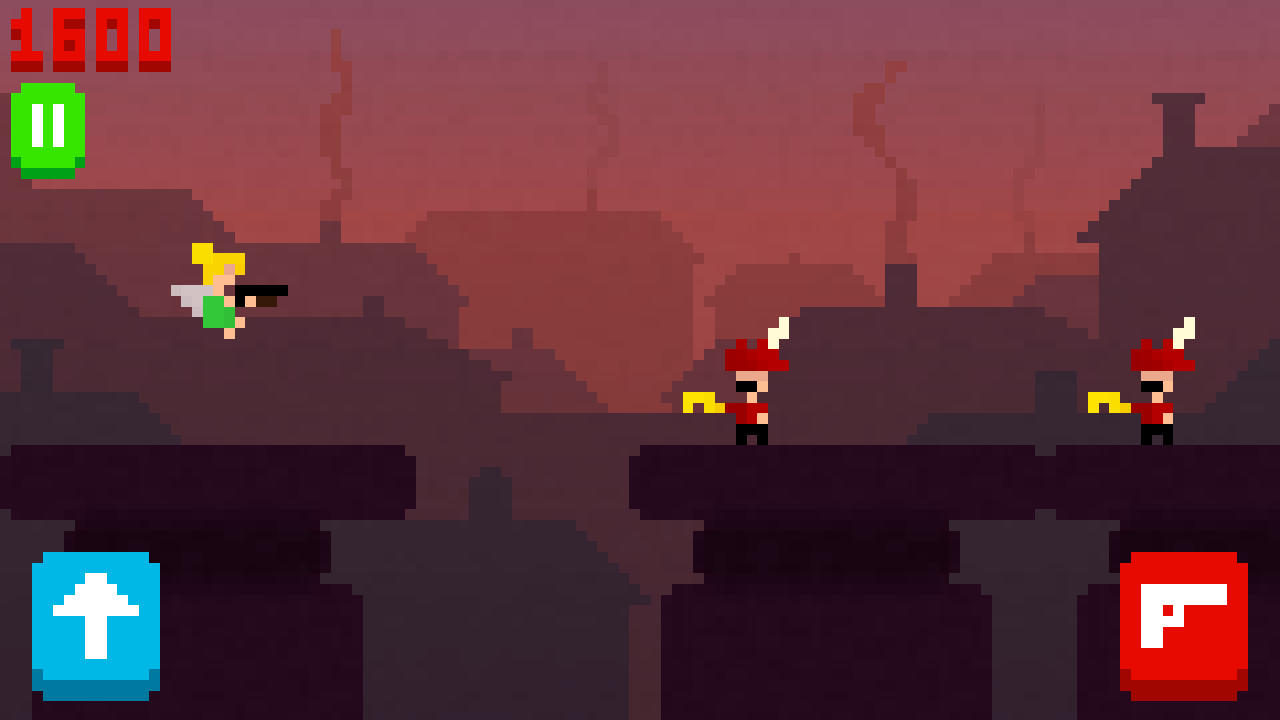1280x720 pixels.
Task: Tap the platform beneath the middle enemy
Action: point(750,480)
